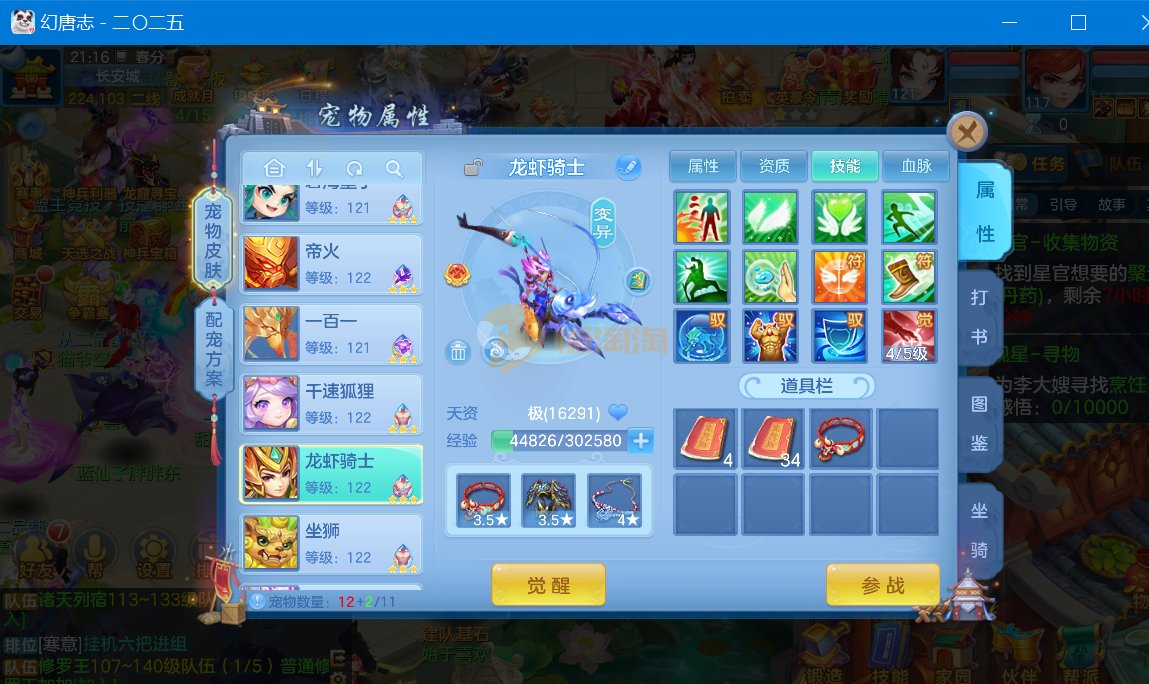
Task: Open the 图鉴 side tab
Action: pyautogui.click(x=980, y=423)
